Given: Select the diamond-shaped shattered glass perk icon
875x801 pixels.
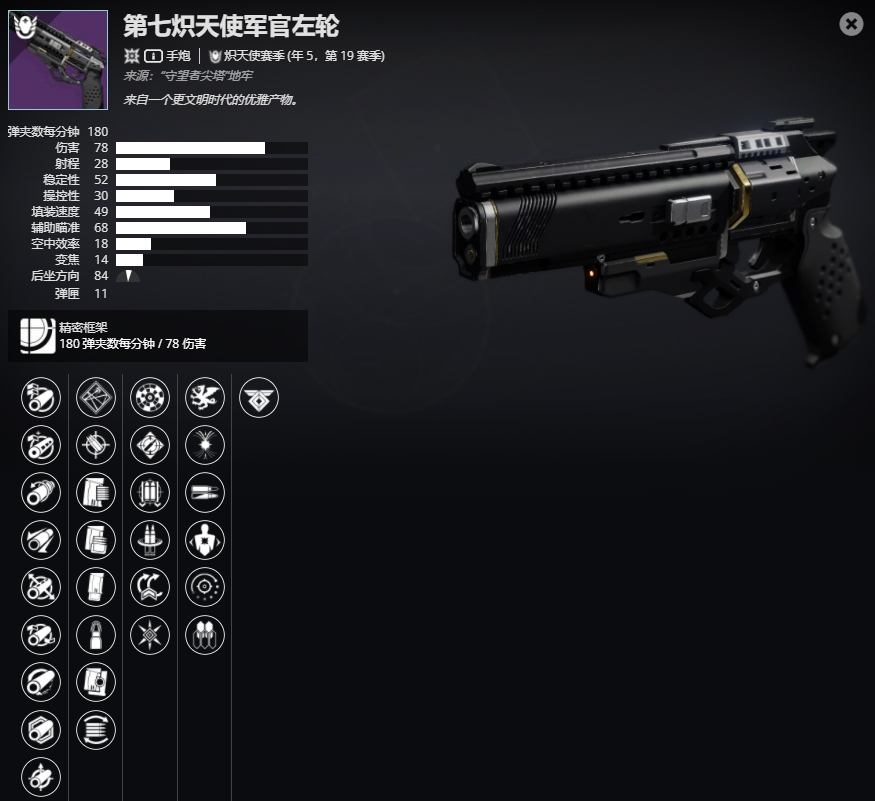Looking at the screenshot, I should tap(96, 397).
